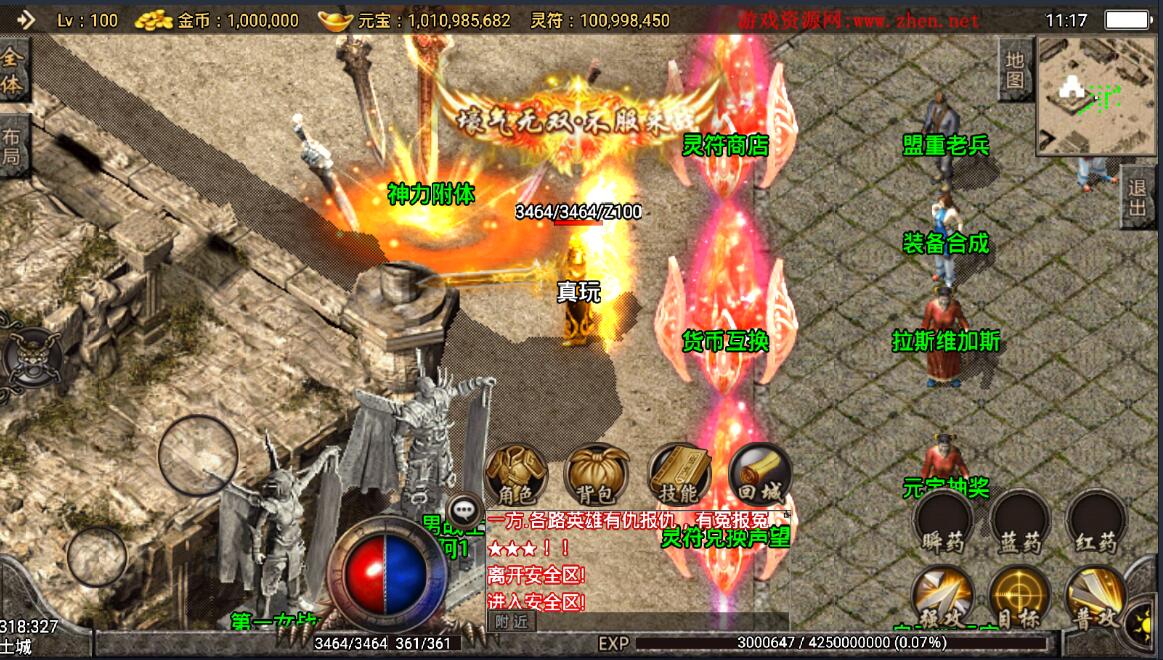Use the 普攻 normal attack button
1163x660 pixels.
[x=1095, y=597]
